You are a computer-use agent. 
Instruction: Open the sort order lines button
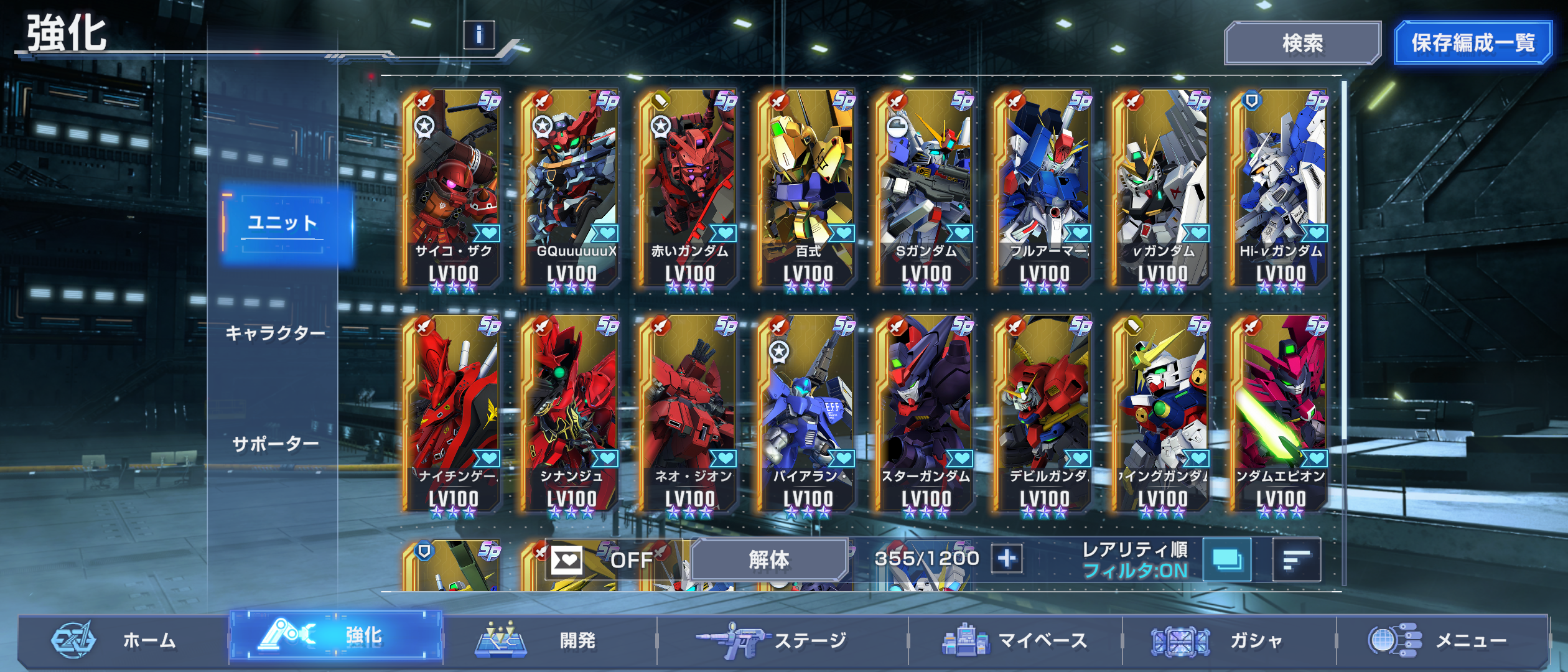[x=1296, y=560]
